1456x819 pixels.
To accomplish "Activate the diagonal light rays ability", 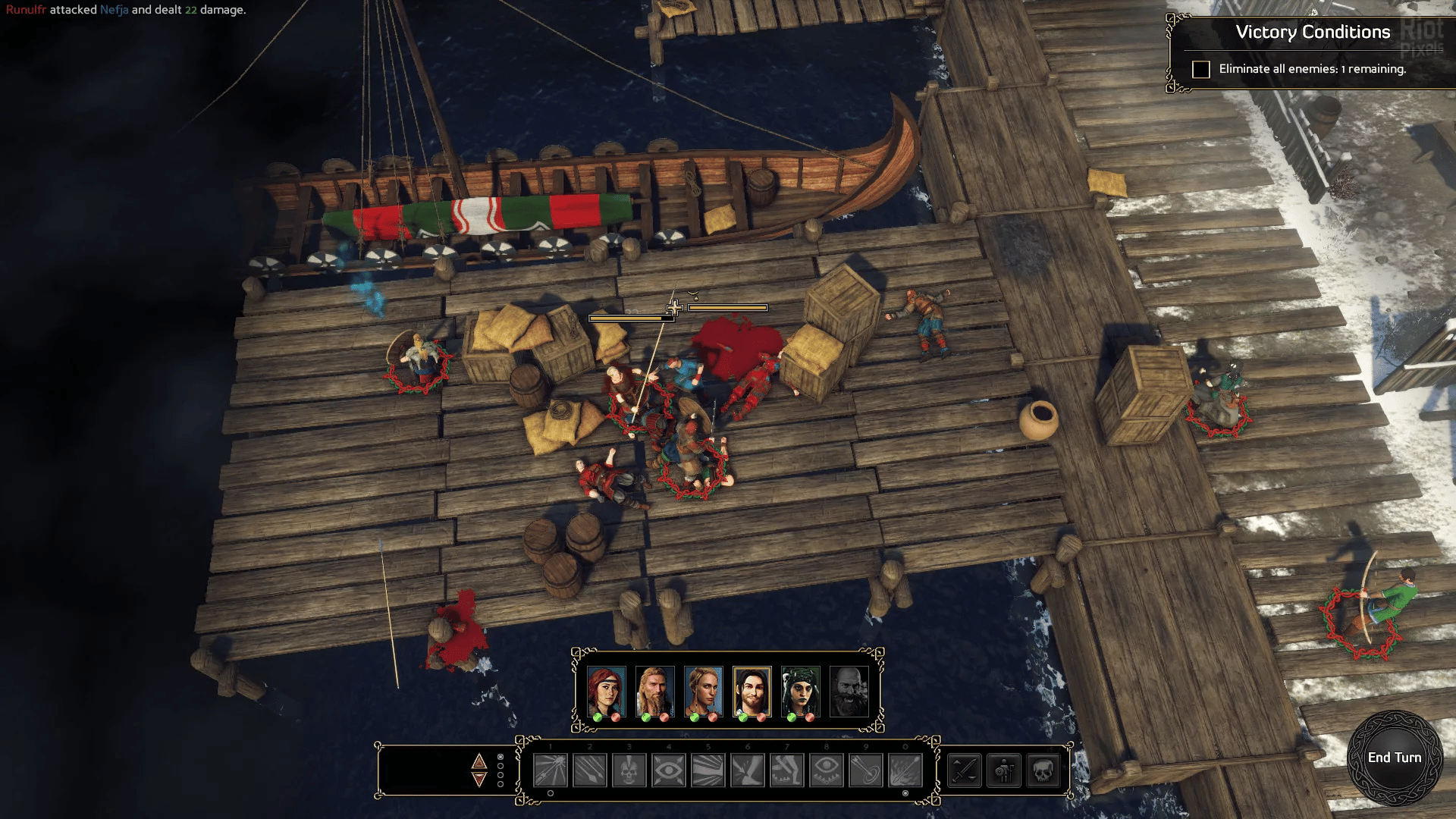I will point(708,771).
